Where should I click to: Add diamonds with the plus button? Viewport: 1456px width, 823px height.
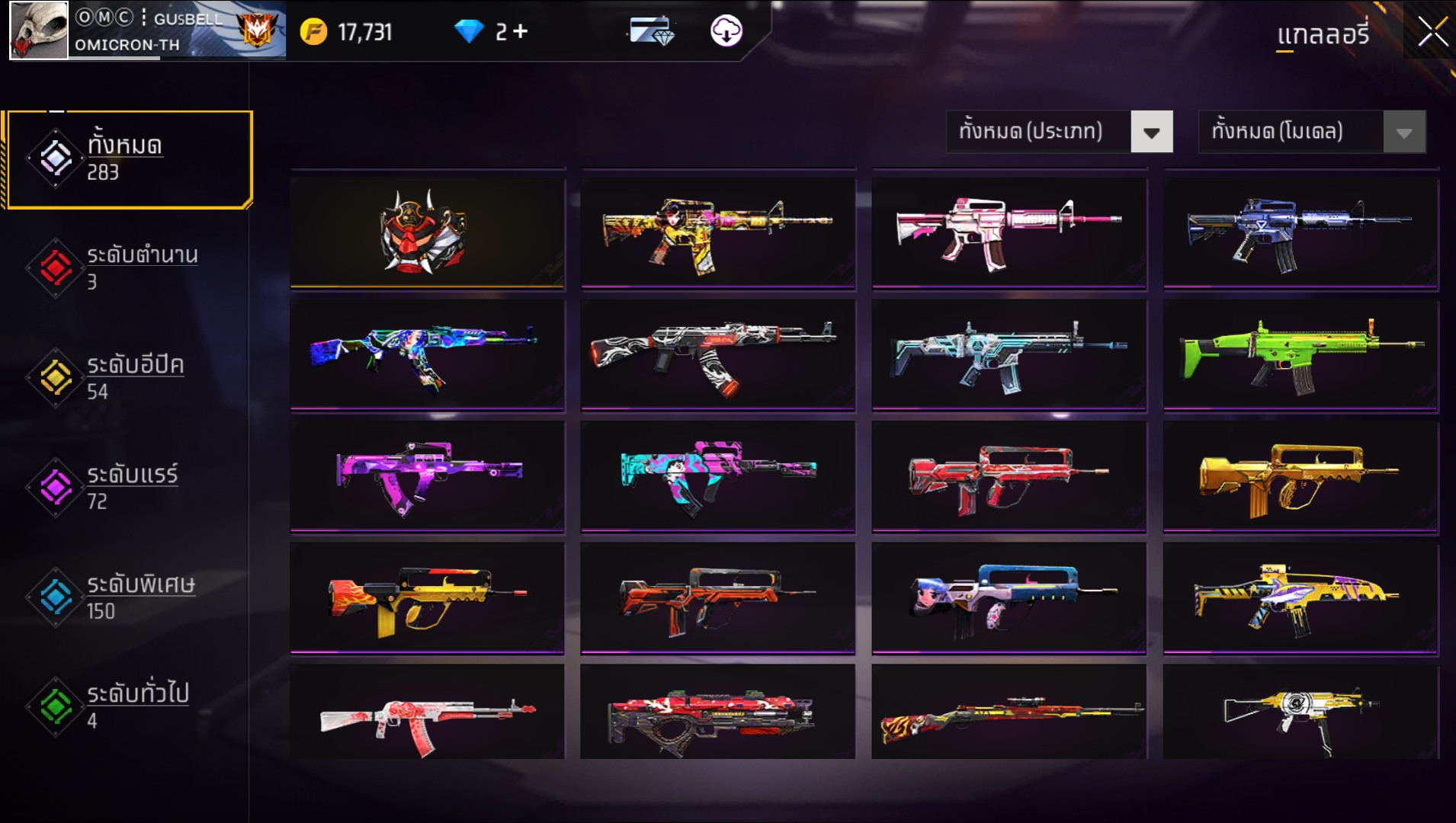click(521, 31)
